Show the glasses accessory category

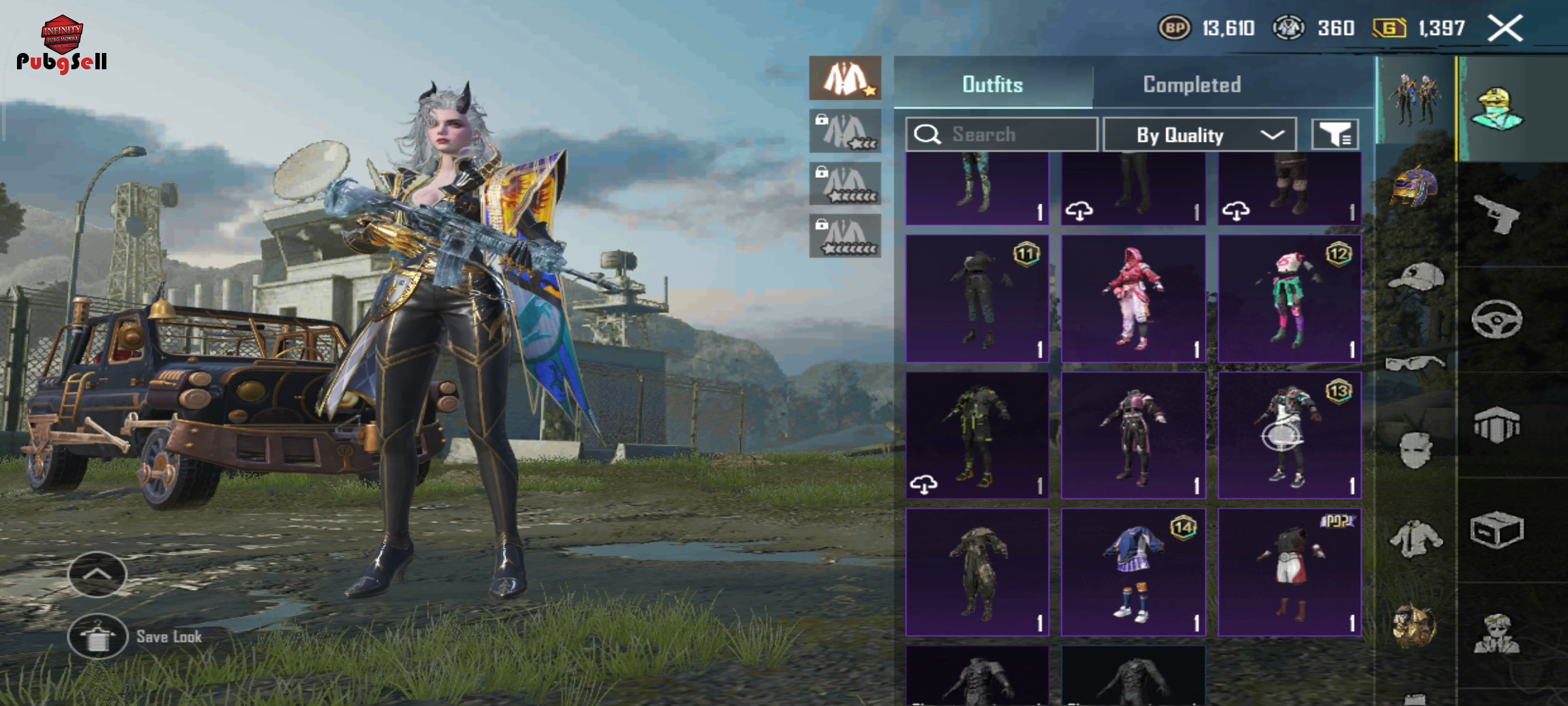(x=1415, y=363)
